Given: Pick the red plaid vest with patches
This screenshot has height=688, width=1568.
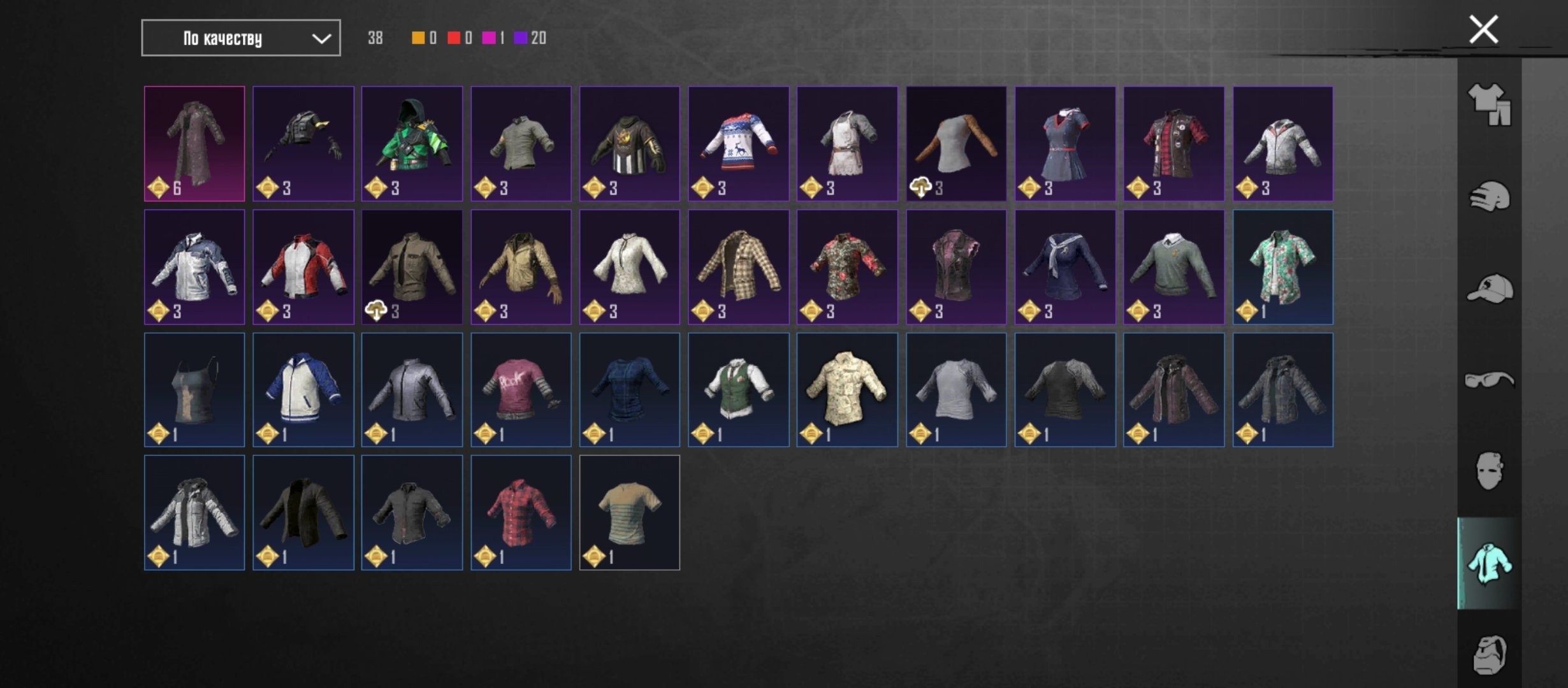Looking at the screenshot, I should point(1173,144).
